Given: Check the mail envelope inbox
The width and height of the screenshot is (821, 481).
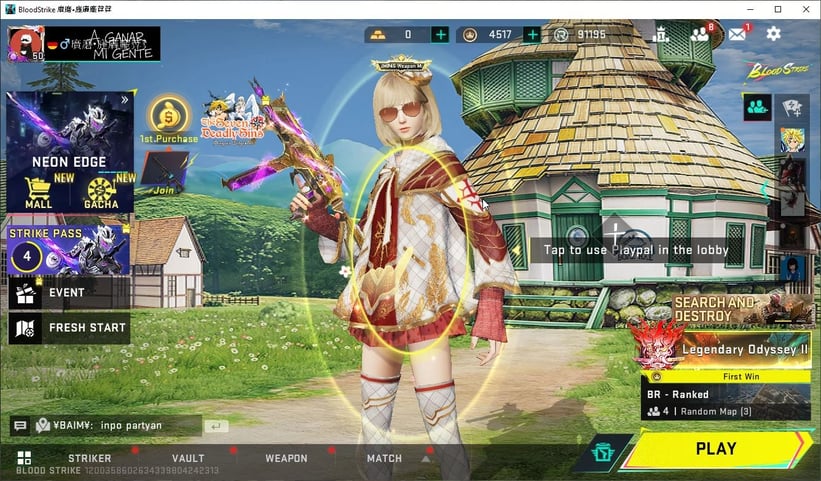Looking at the screenshot, I should (x=737, y=34).
